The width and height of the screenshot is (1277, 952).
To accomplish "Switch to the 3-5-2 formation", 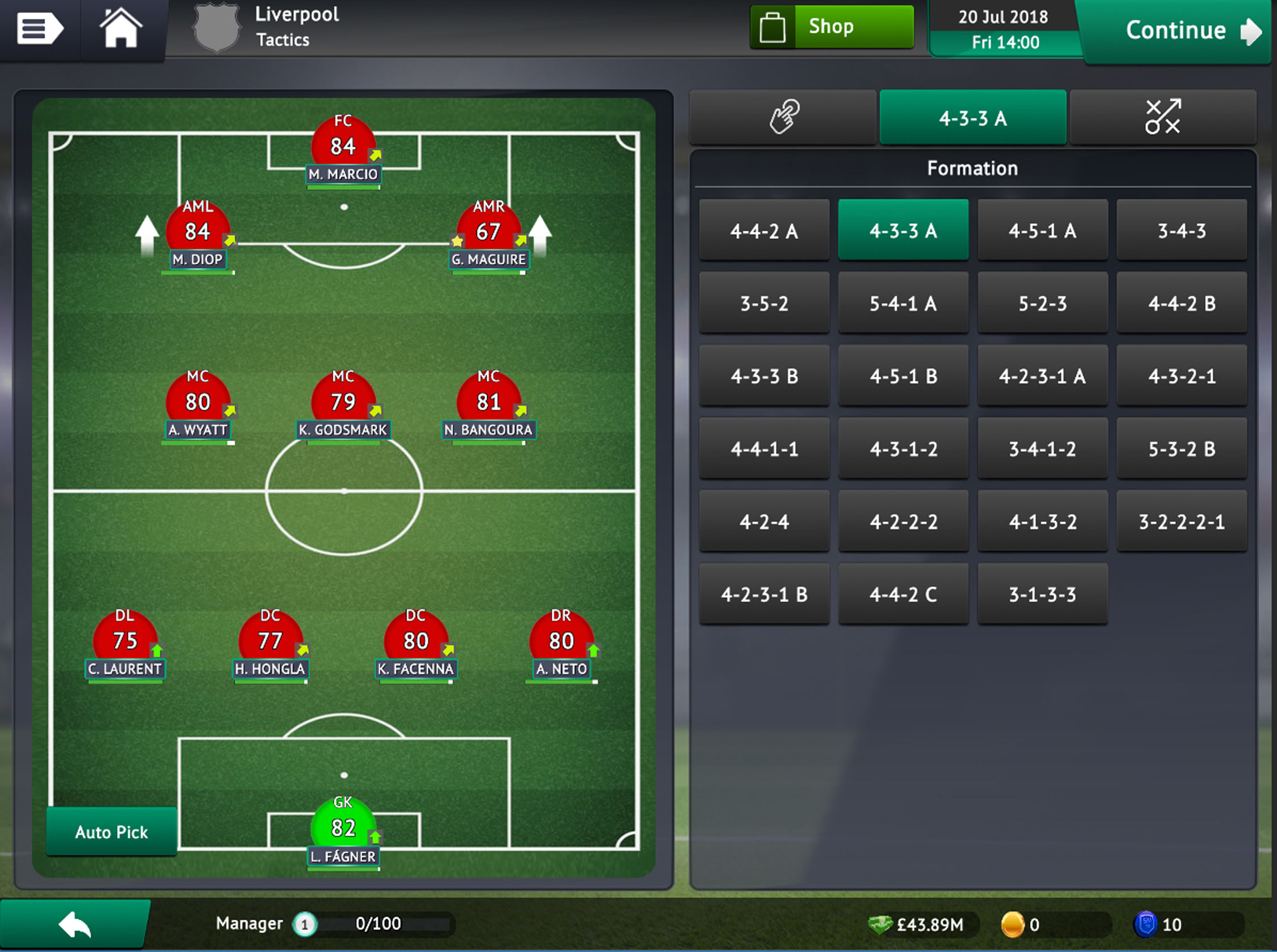I will point(764,303).
